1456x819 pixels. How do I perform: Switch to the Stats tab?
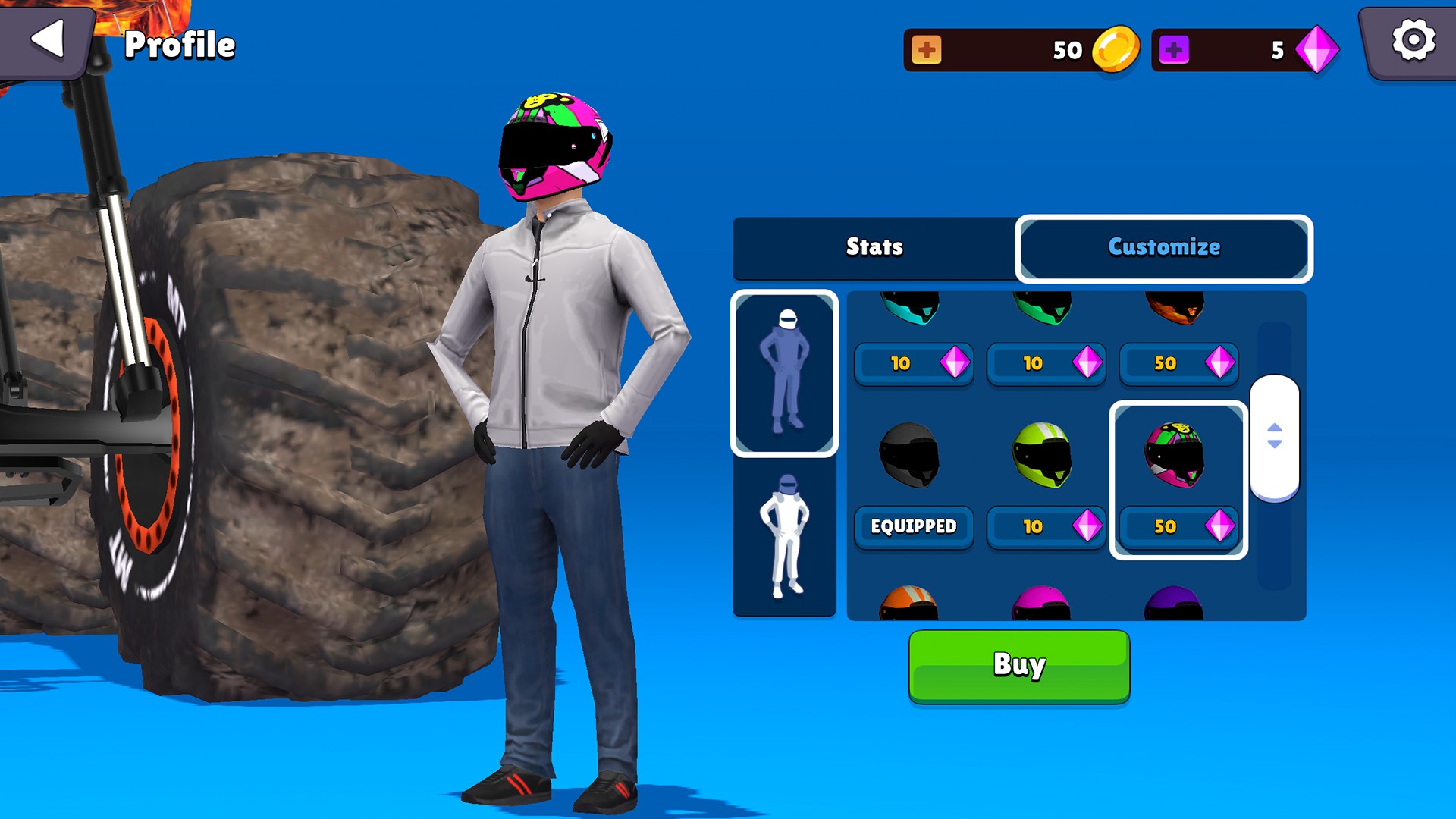tap(874, 247)
